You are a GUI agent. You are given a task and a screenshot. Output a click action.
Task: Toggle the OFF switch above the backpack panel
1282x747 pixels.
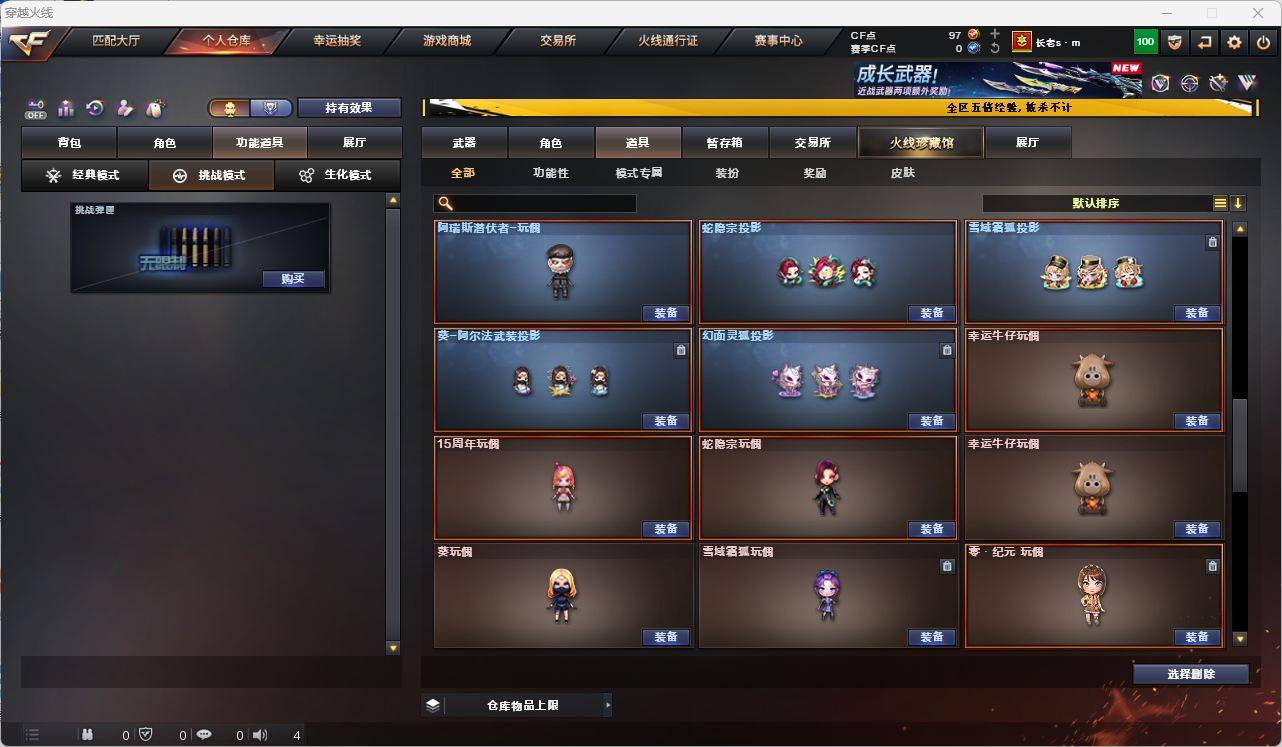(x=37, y=108)
